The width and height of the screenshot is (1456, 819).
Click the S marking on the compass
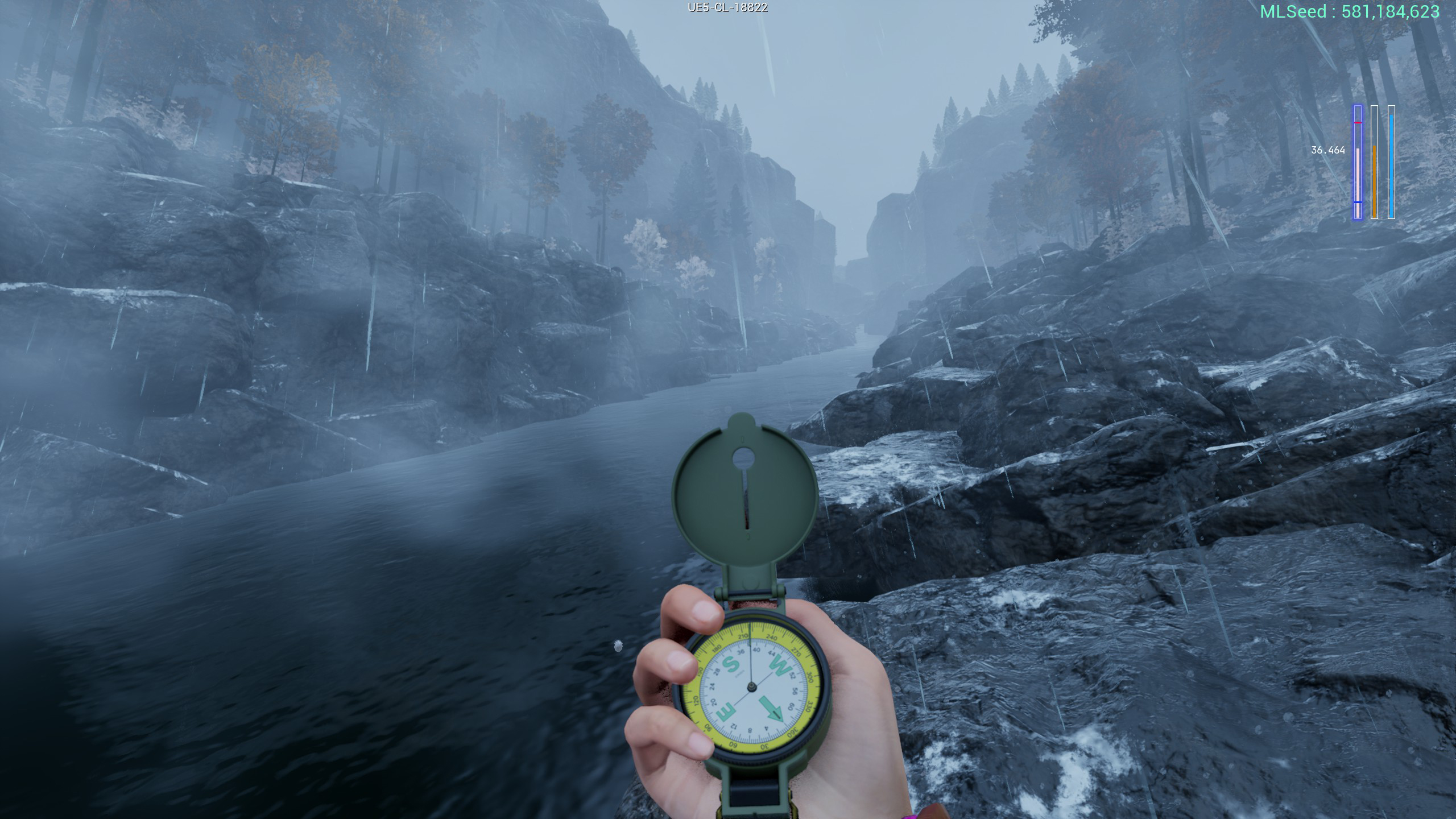731,665
